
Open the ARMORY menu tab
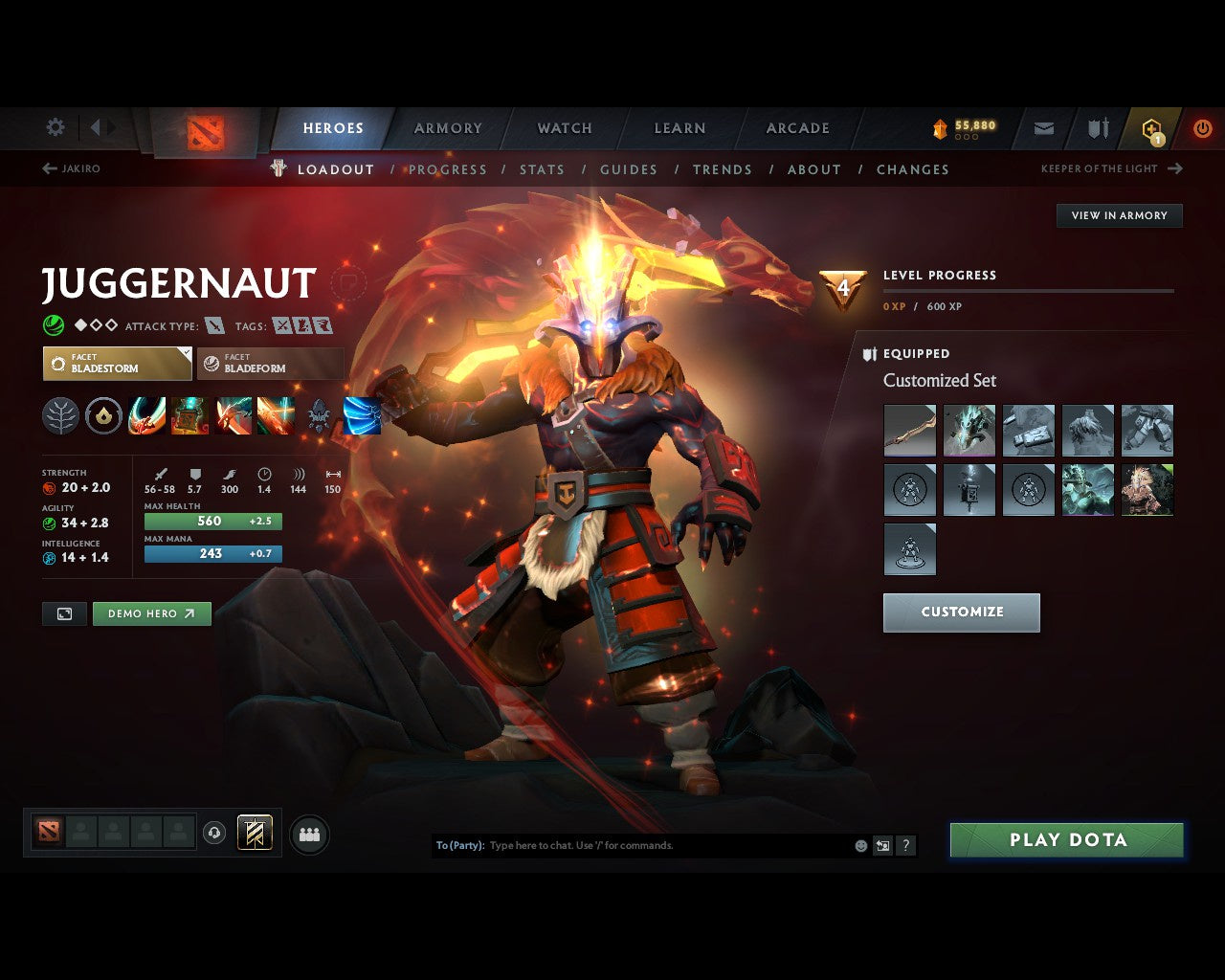(x=447, y=127)
